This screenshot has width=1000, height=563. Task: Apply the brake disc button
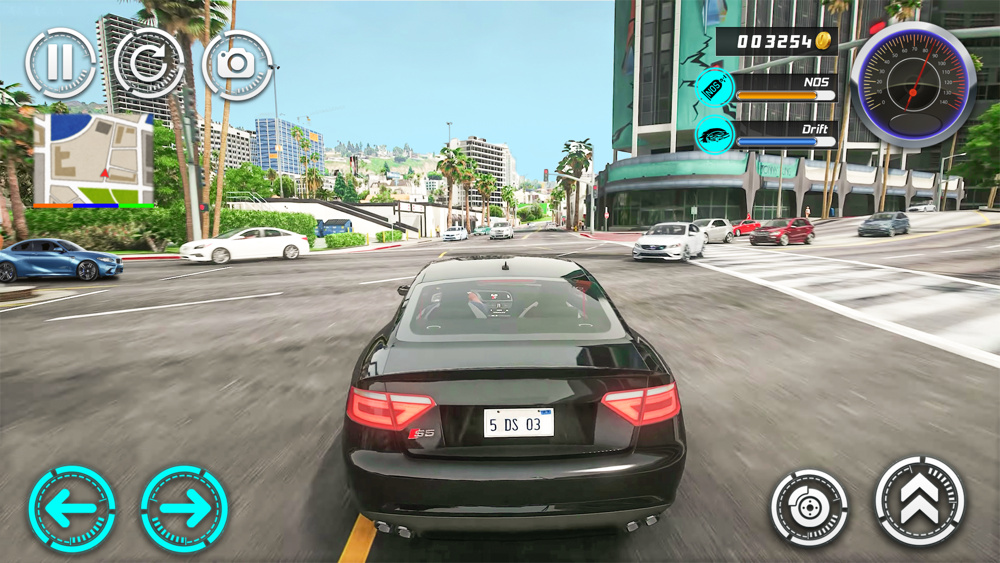pyautogui.click(x=809, y=507)
